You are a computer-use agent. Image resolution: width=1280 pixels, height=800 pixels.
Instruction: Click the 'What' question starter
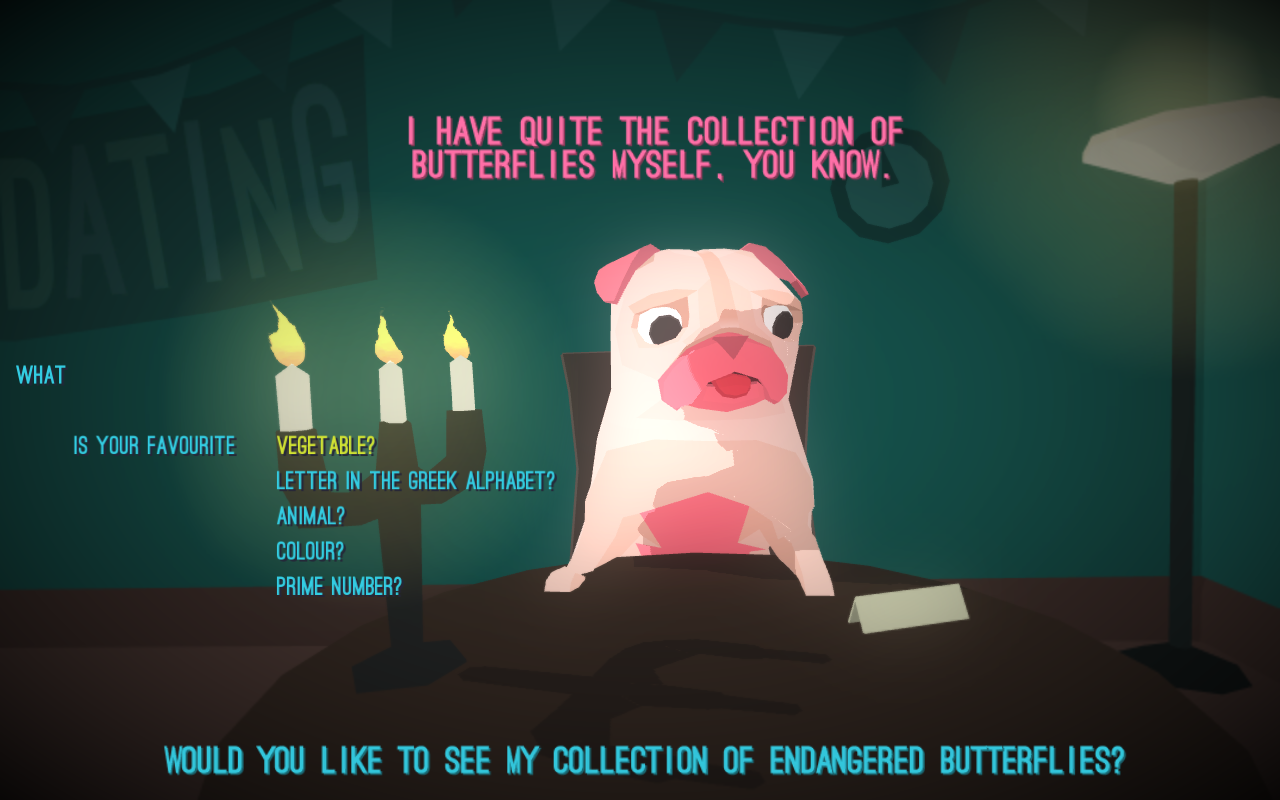click(41, 376)
